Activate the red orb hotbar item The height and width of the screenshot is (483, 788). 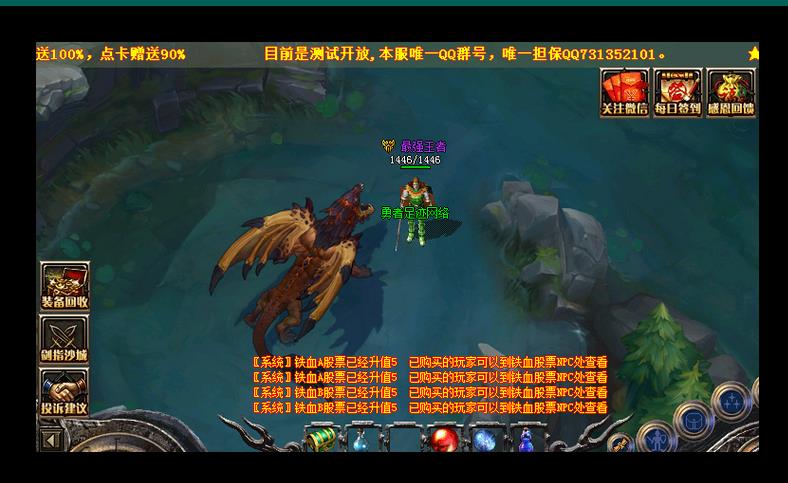443,439
